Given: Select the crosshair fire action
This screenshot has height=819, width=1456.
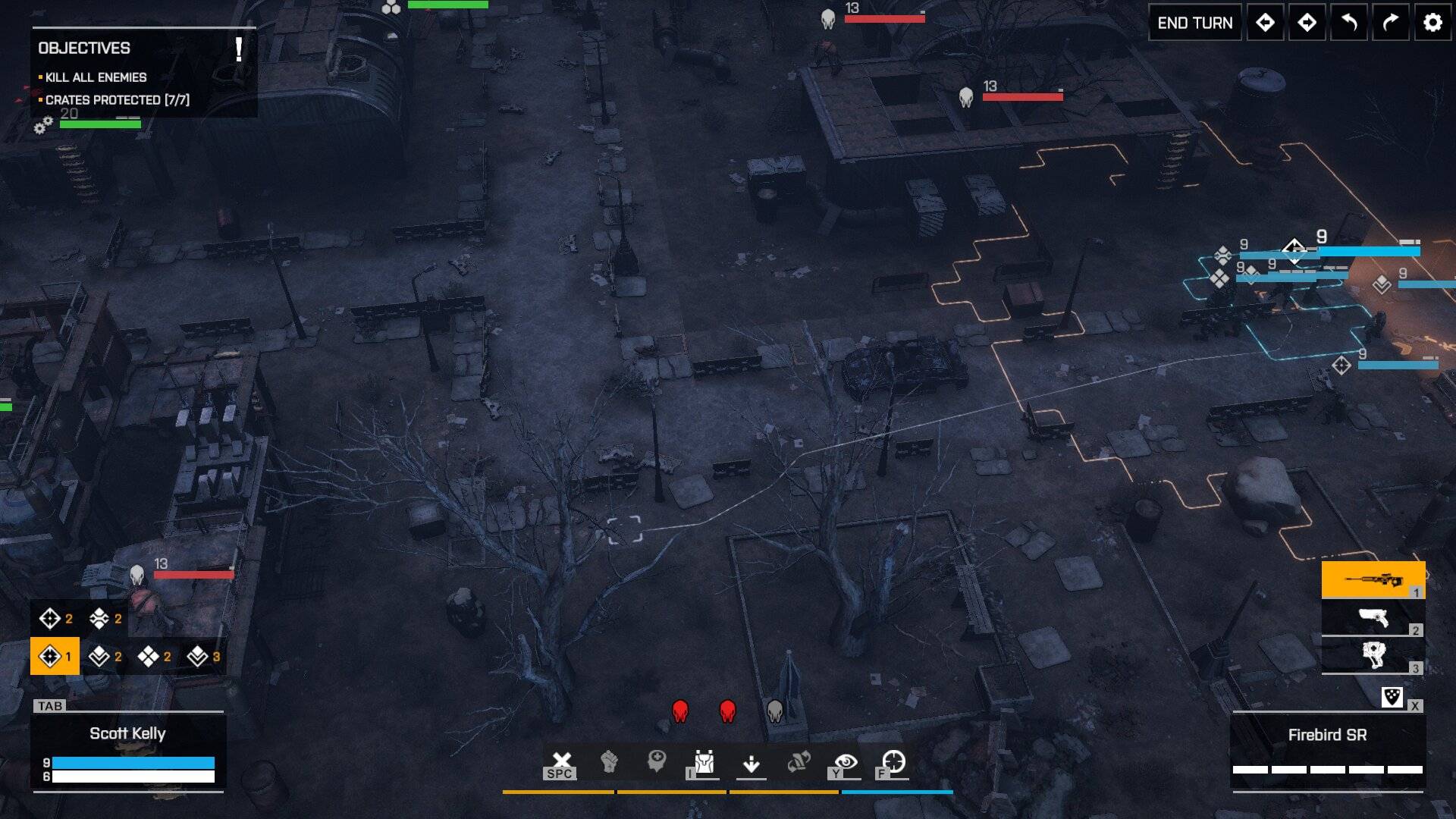Looking at the screenshot, I should click(x=893, y=761).
